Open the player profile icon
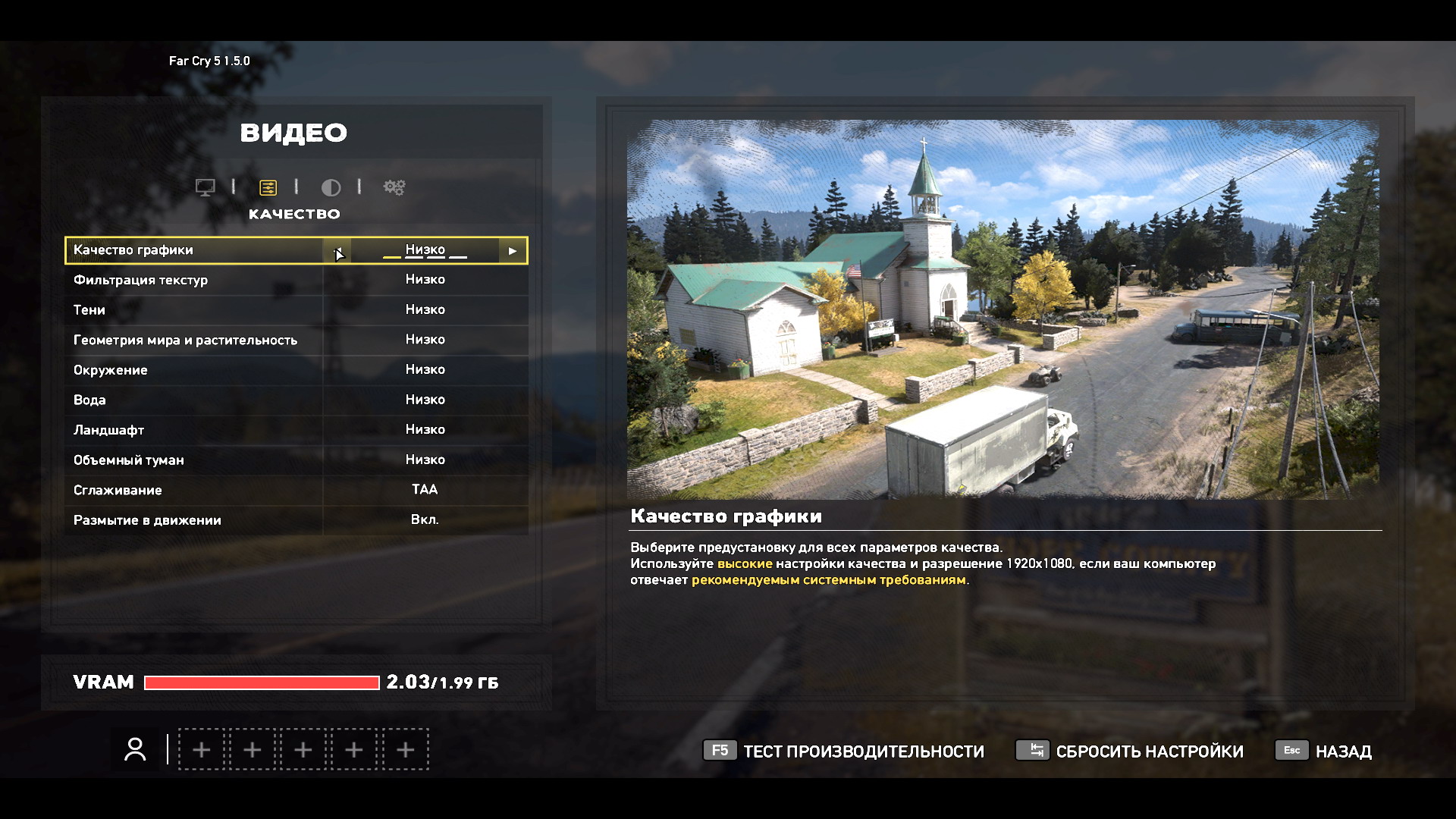 (x=136, y=750)
